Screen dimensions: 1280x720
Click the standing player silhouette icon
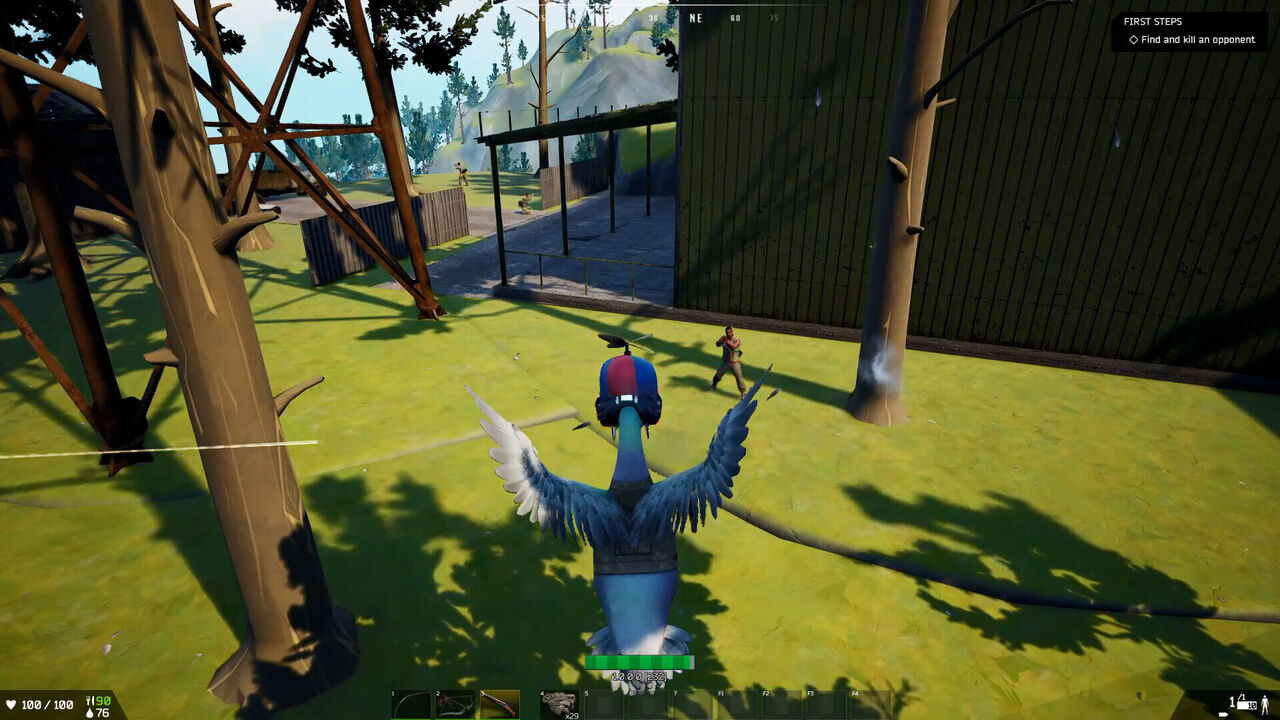[x=1264, y=705]
